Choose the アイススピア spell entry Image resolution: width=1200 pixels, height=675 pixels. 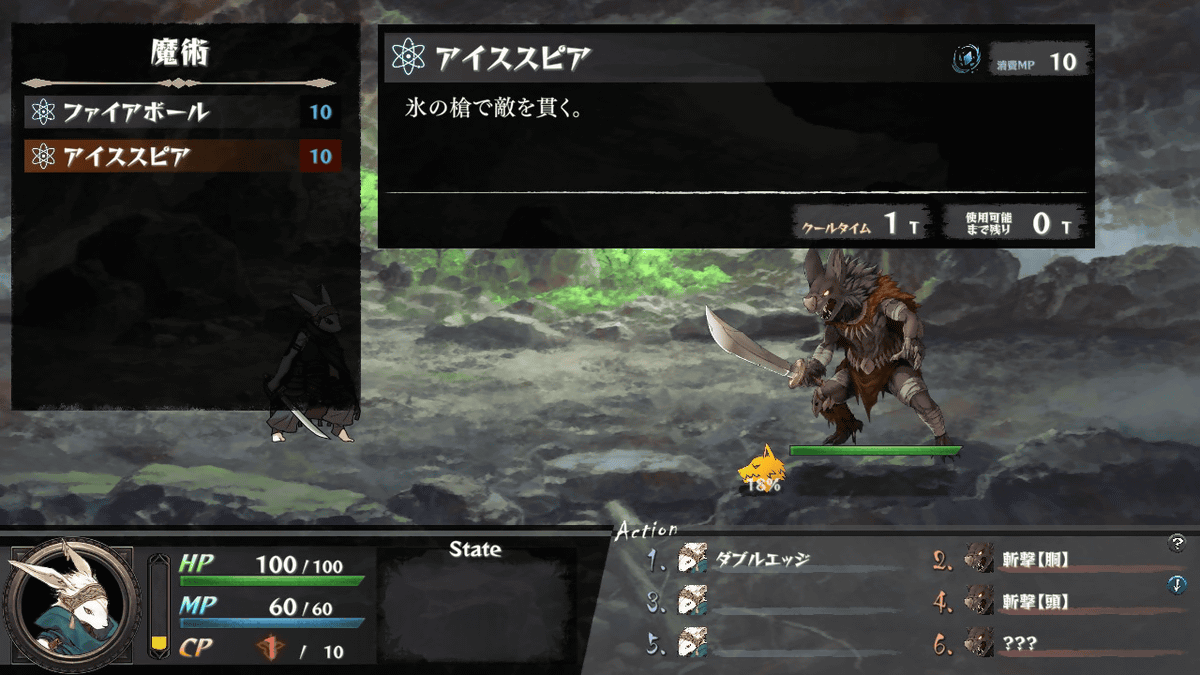tap(180, 157)
